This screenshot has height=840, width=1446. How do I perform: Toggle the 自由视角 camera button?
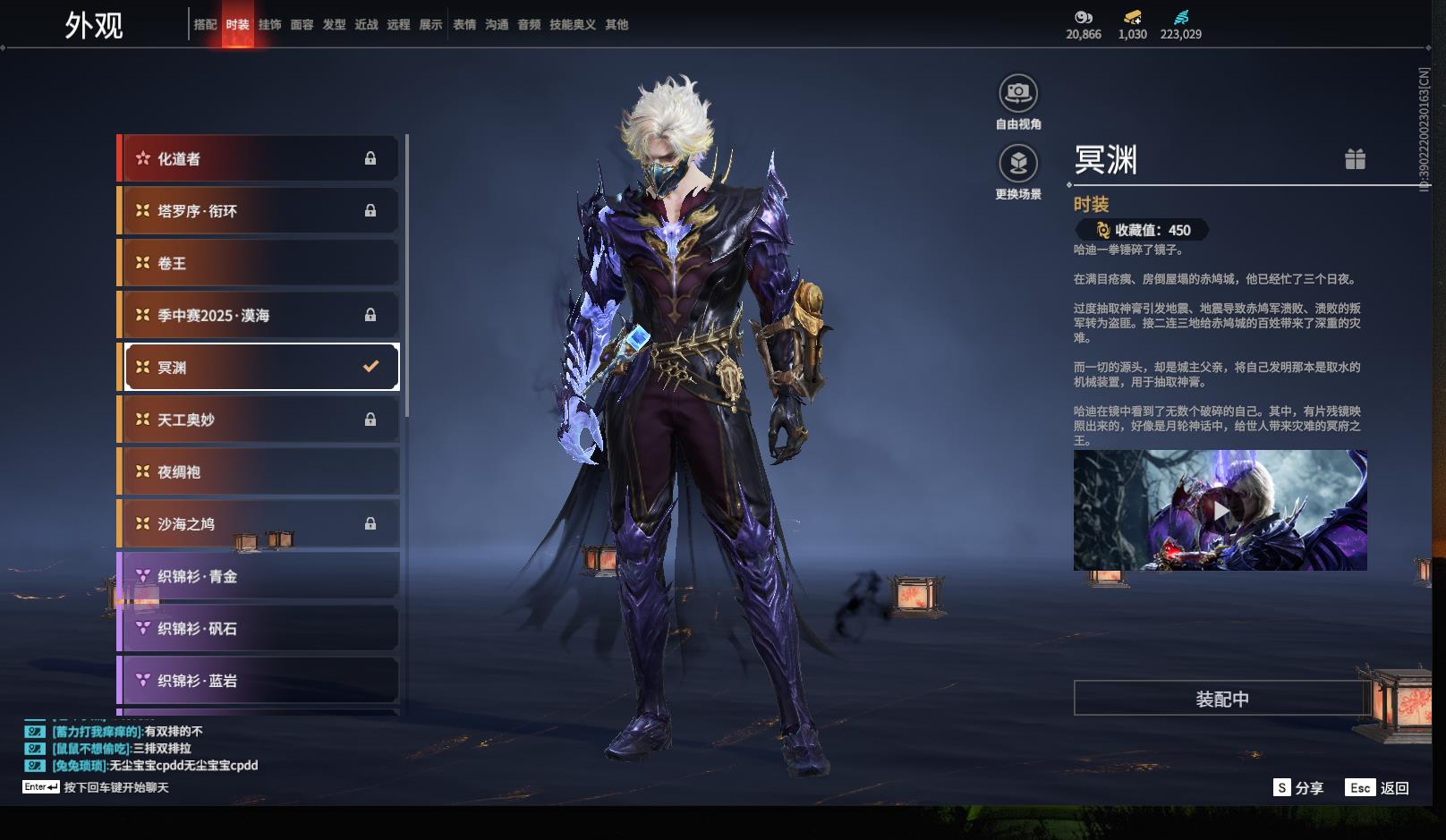tap(1018, 93)
